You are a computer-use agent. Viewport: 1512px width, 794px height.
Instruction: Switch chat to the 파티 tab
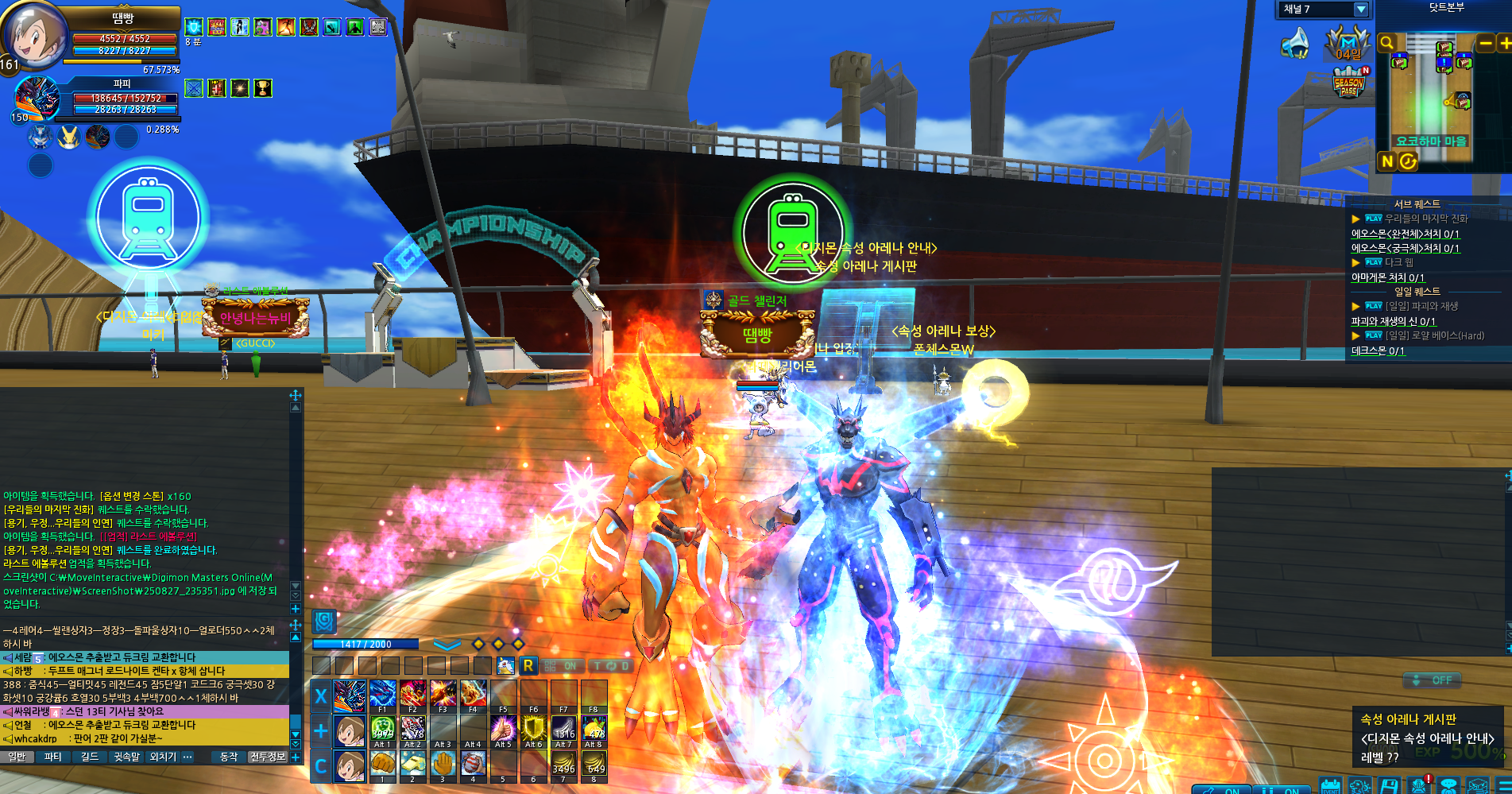click(x=52, y=757)
